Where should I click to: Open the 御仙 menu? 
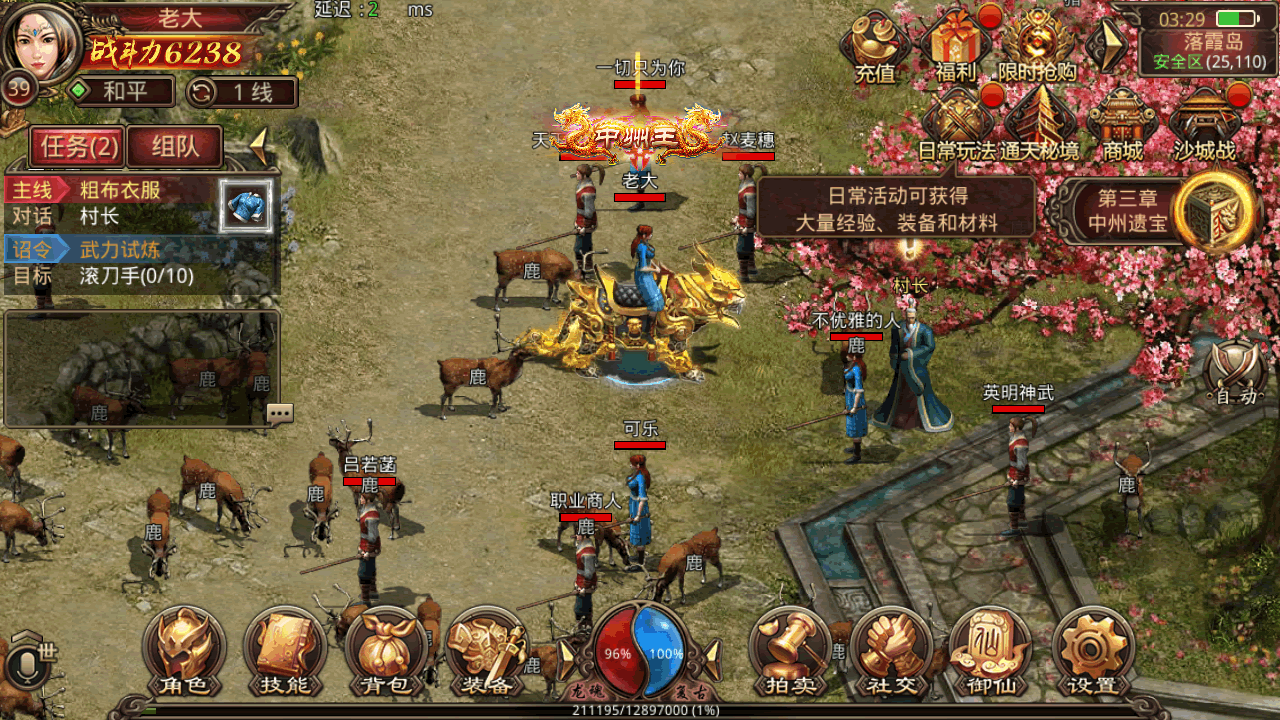[991, 650]
